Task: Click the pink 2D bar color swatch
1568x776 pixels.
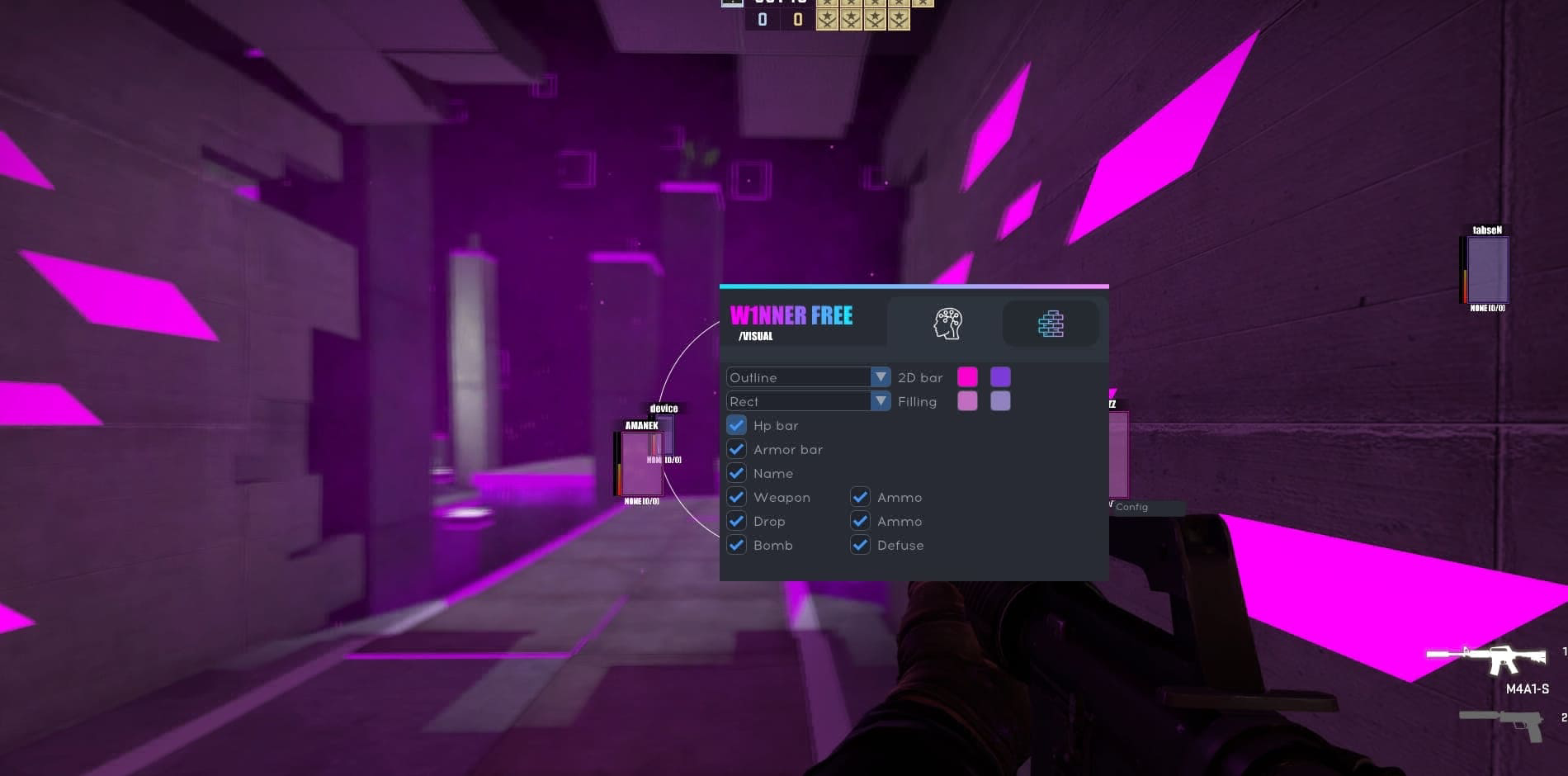Action: click(968, 376)
